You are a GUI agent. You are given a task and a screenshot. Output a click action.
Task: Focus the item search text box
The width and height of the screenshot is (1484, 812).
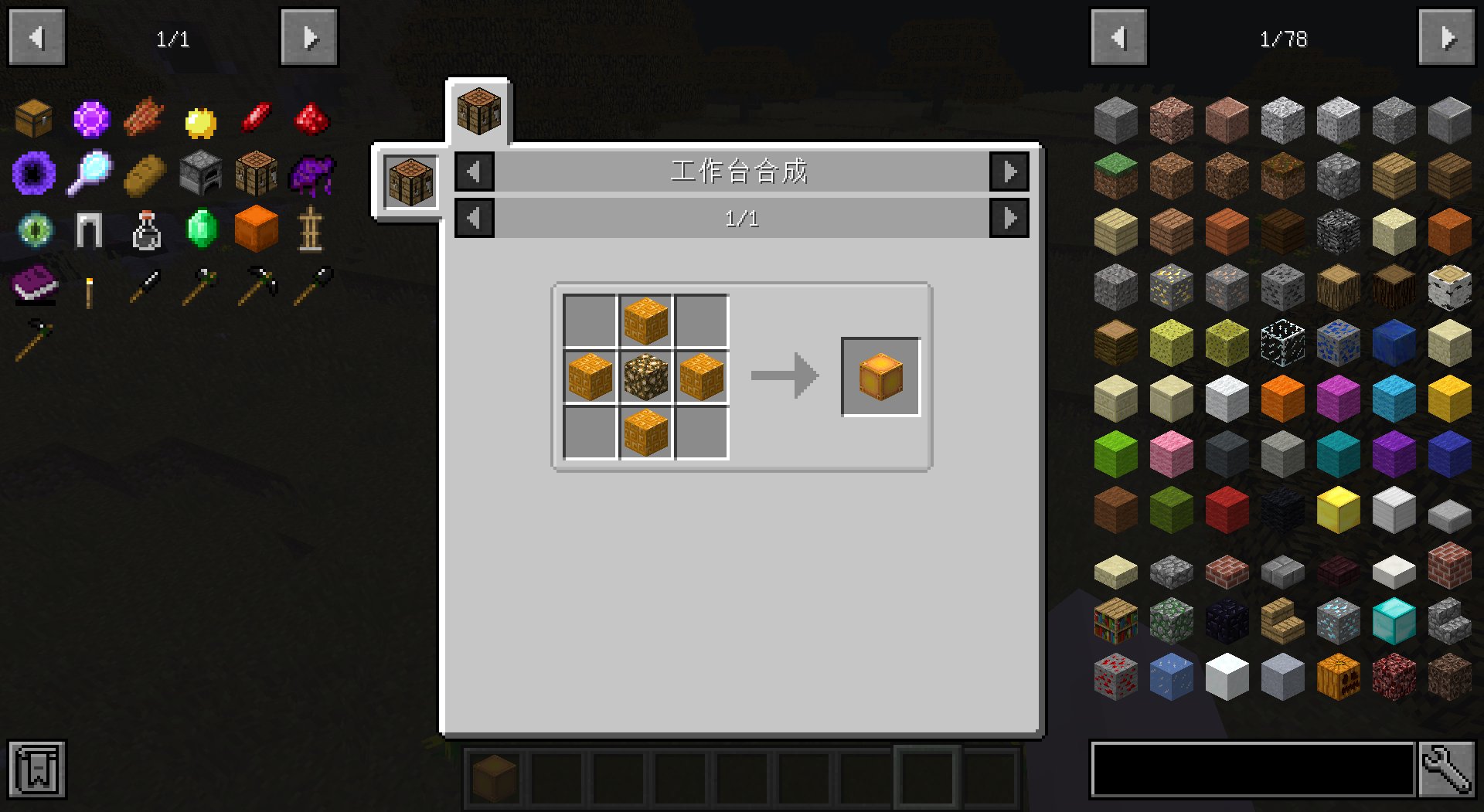[x=1252, y=769]
